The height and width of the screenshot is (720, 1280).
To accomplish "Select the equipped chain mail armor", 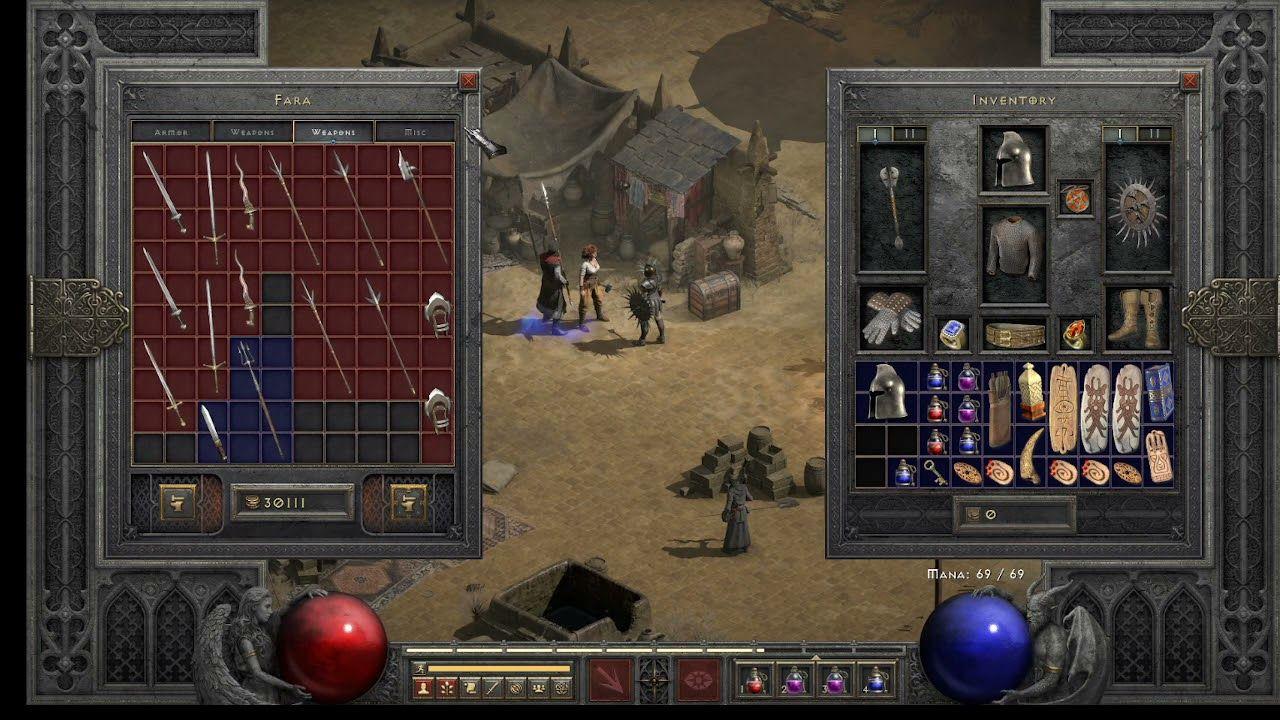I will pos(1014,249).
